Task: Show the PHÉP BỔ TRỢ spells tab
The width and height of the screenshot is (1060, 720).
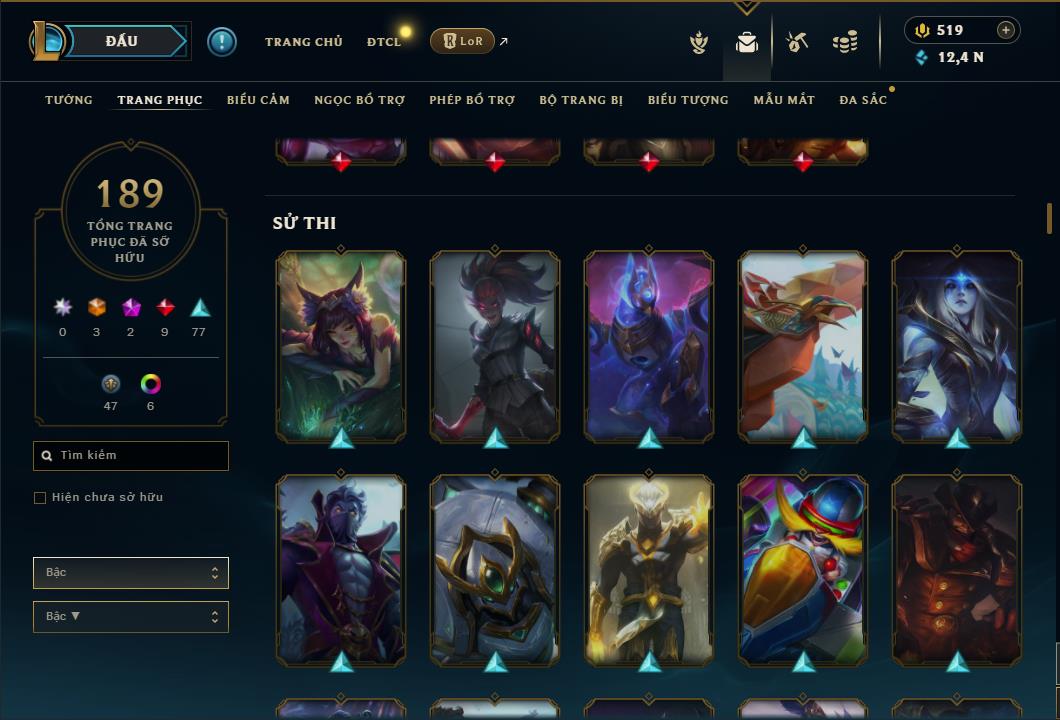Action: pos(472,100)
